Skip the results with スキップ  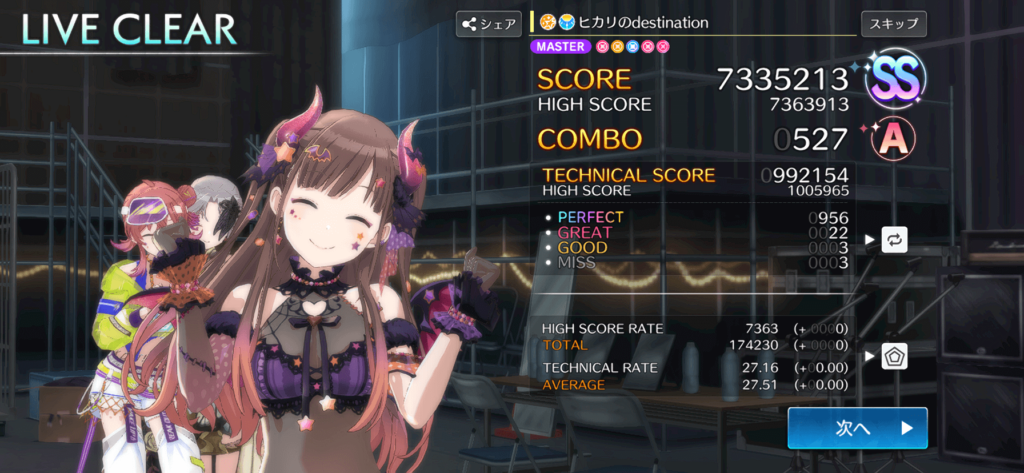click(893, 23)
